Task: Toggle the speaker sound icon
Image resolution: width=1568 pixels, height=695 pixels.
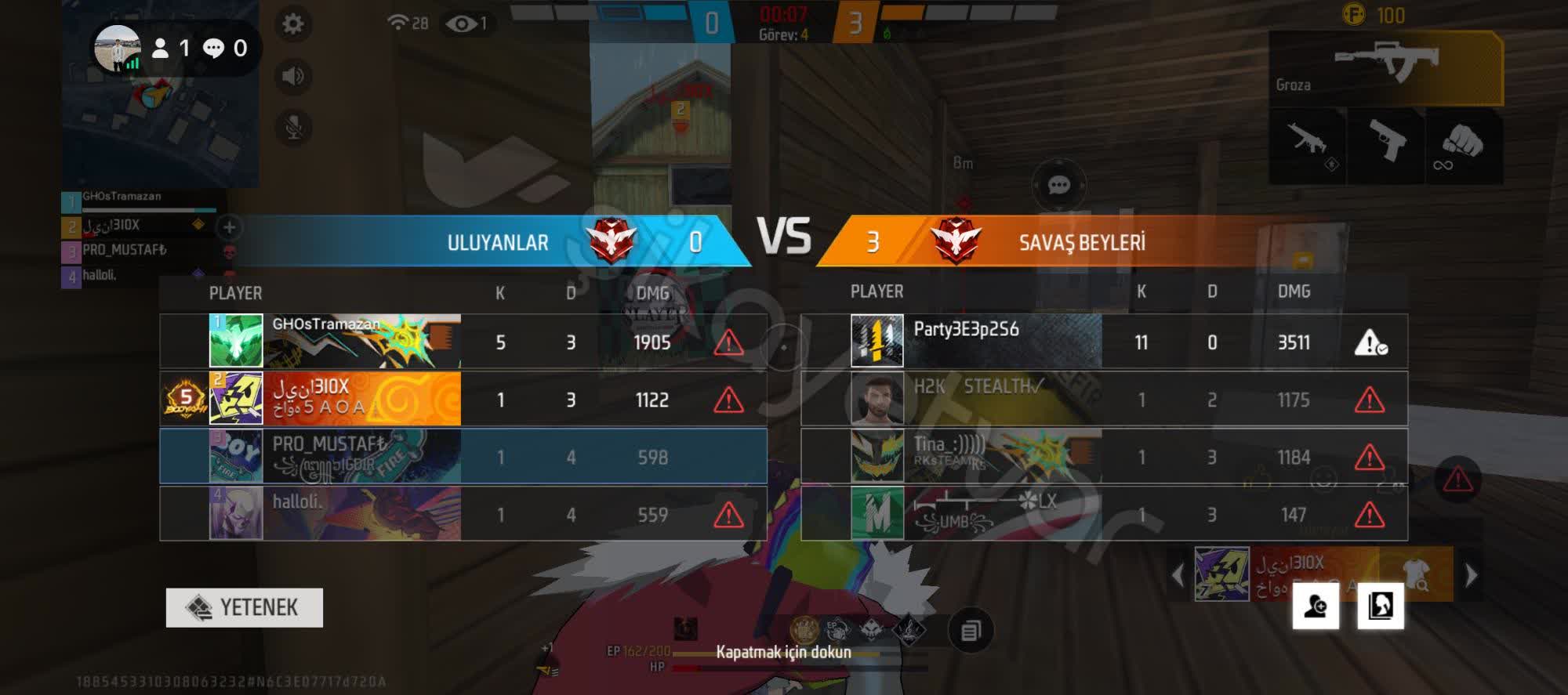Action: pos(293,76)
